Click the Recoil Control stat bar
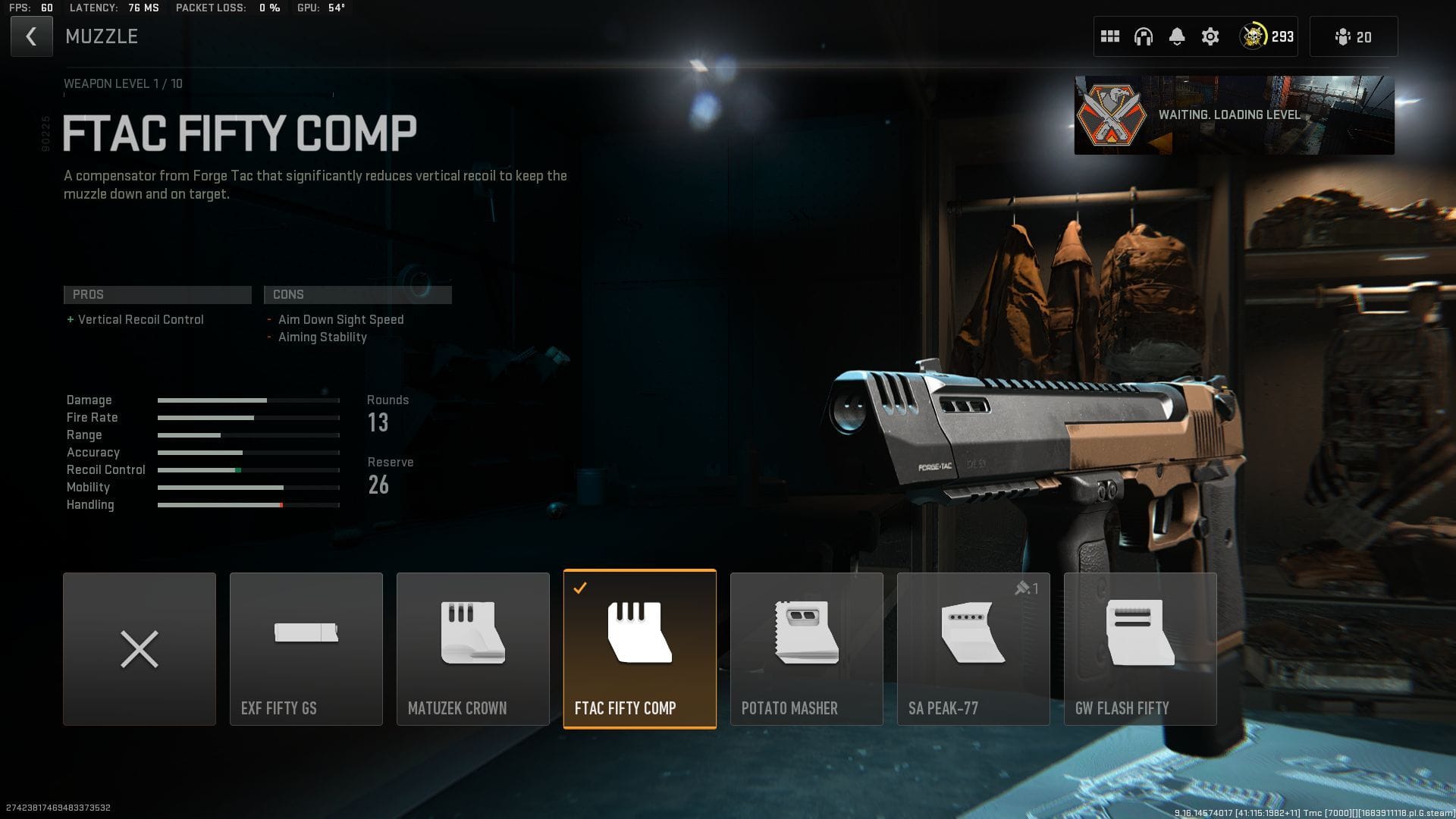The image size is (1456, 819). coord(248,469)
